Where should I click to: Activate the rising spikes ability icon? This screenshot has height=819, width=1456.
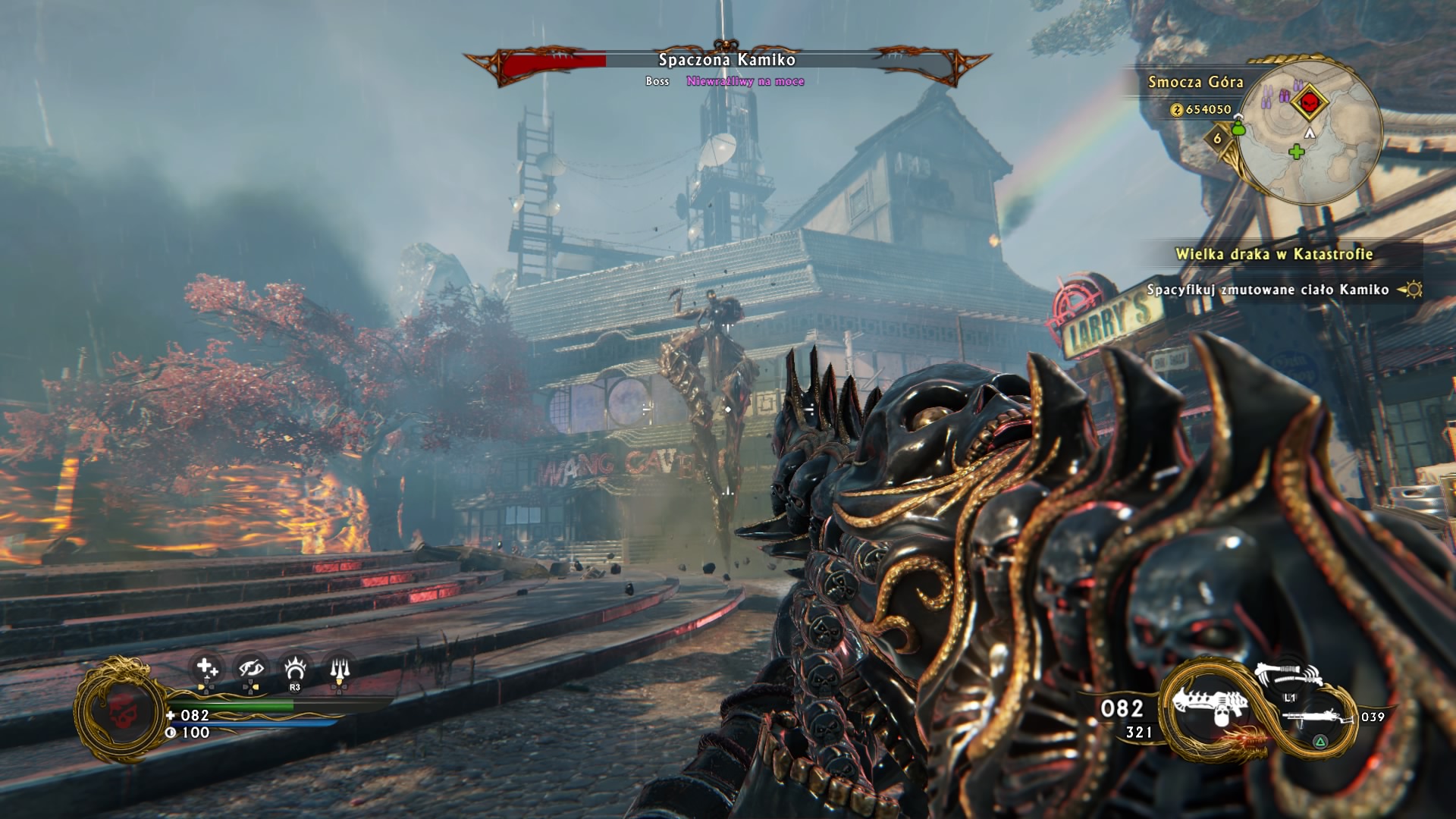tap(339, 669)
